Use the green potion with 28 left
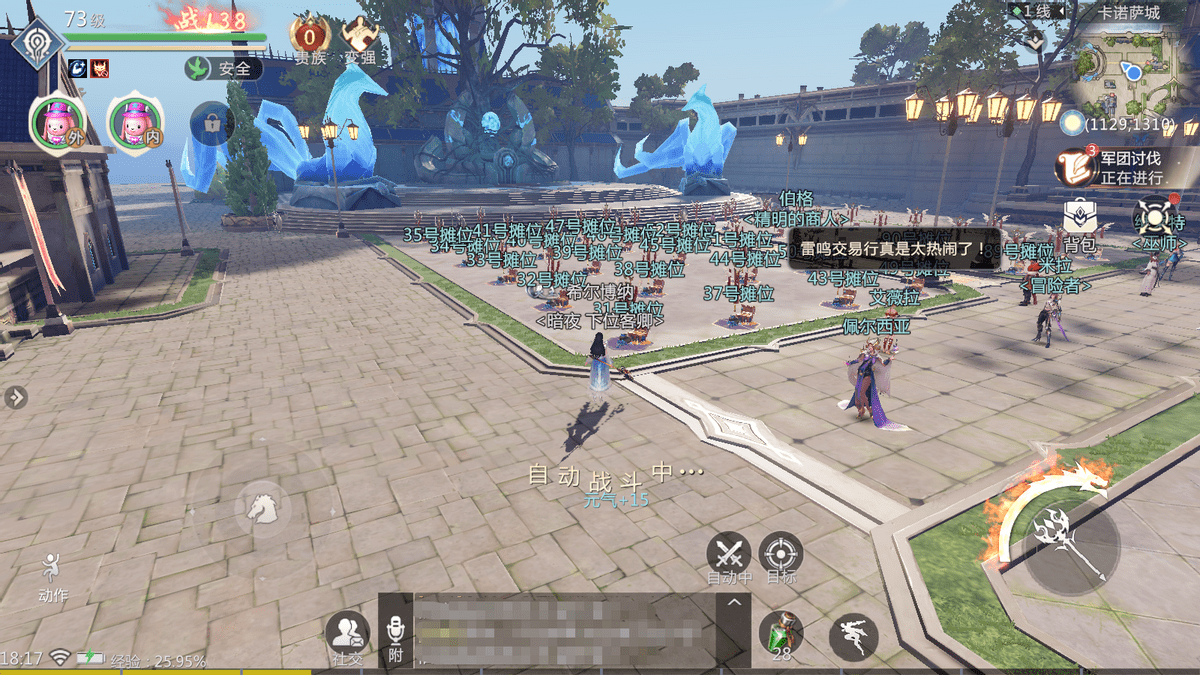This screenshot has width=1200, height=675. point(780,634)
